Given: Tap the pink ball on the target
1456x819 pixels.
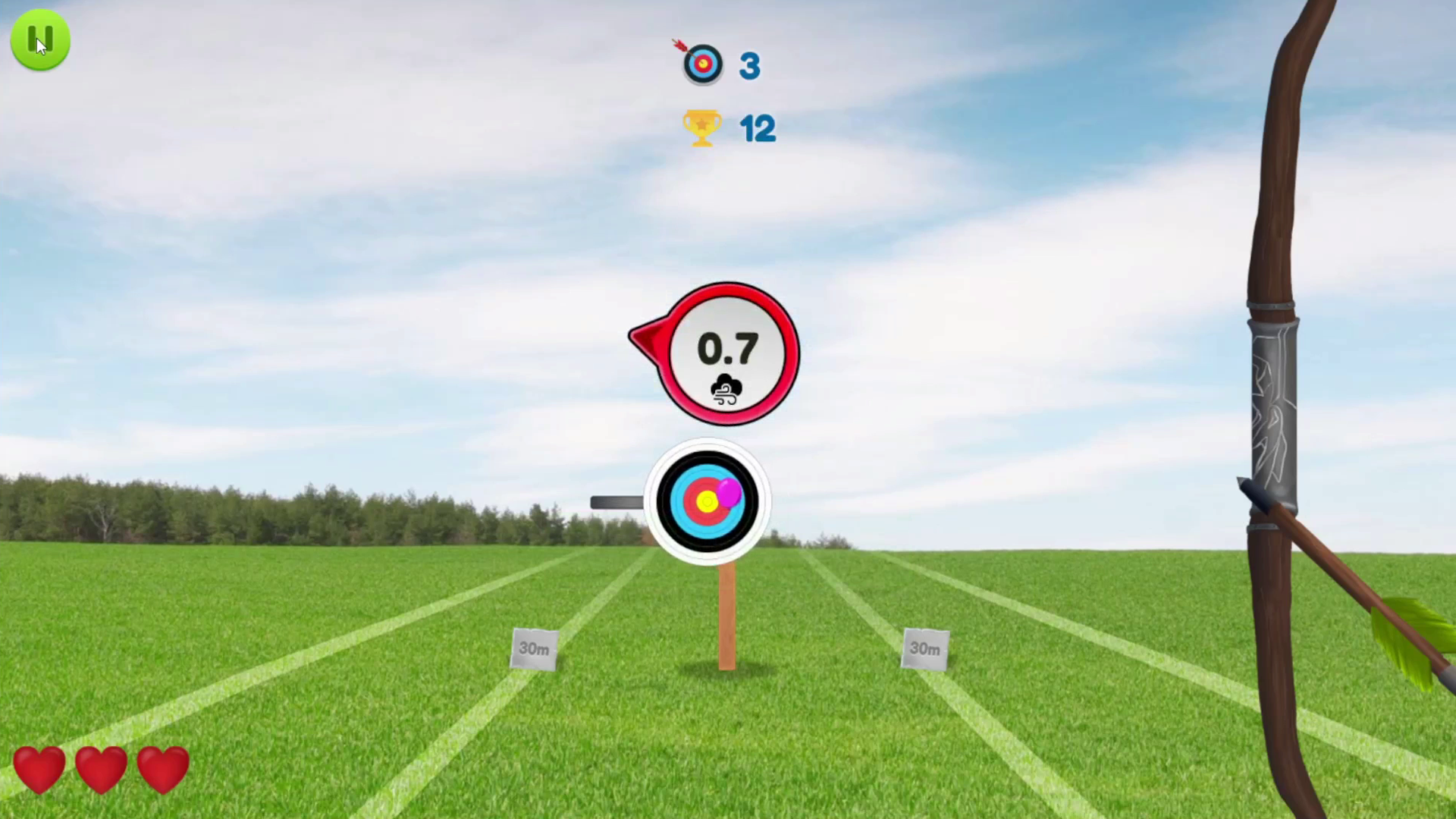Looking at the screenshot, I should pyautogui.click(x=728, y=493).
